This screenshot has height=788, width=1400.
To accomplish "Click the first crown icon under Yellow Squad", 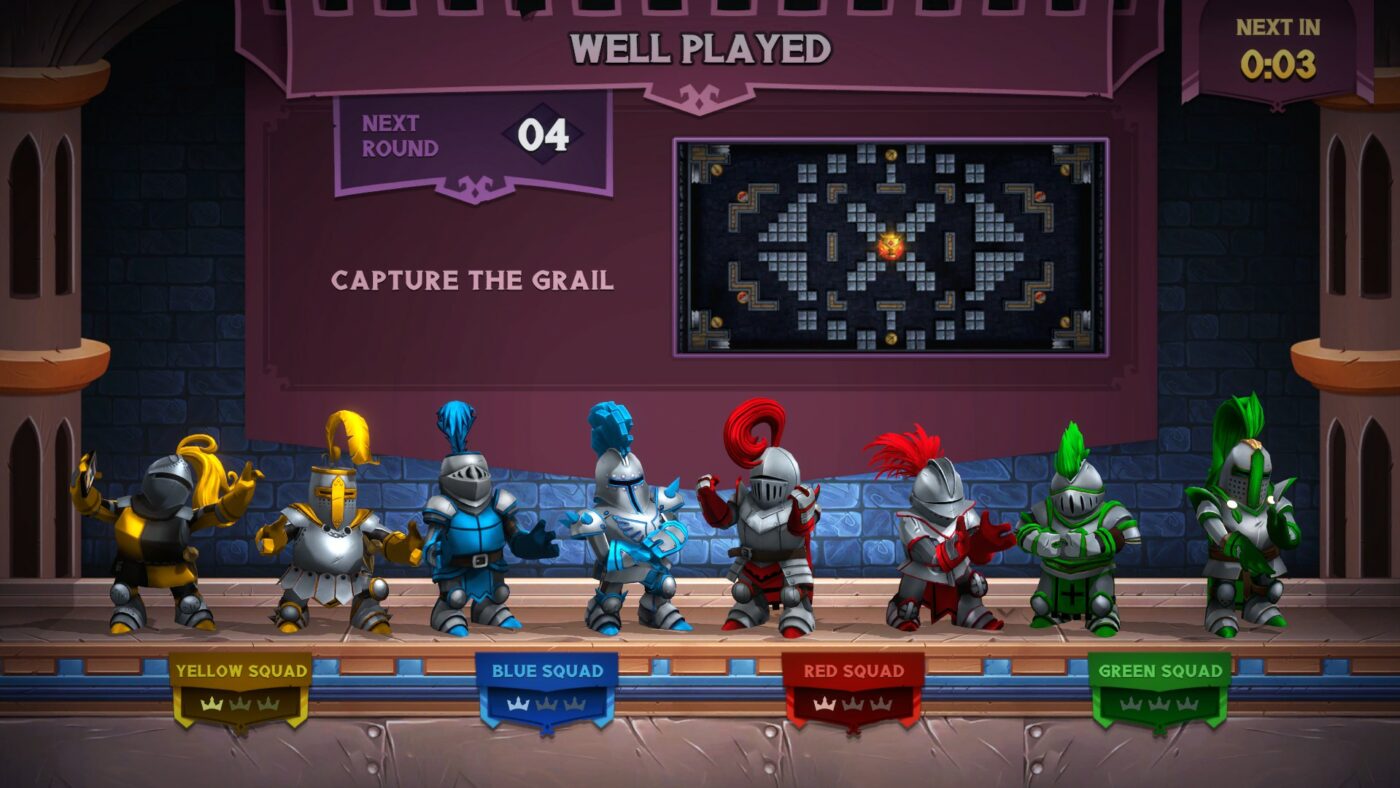I will point(210,704).
